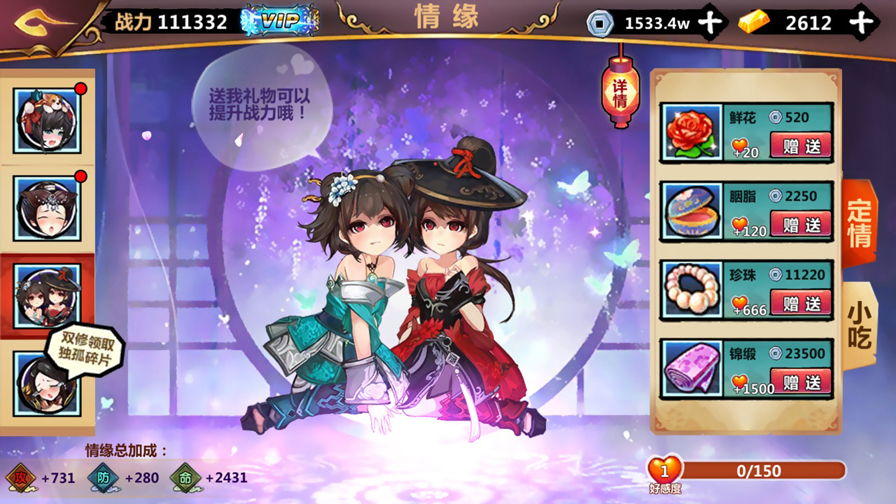The height and width of the screenshot is (504, 896).
Task: Gift the 胭脂 rouge with 赠送
Action: [x=801, y=225]
